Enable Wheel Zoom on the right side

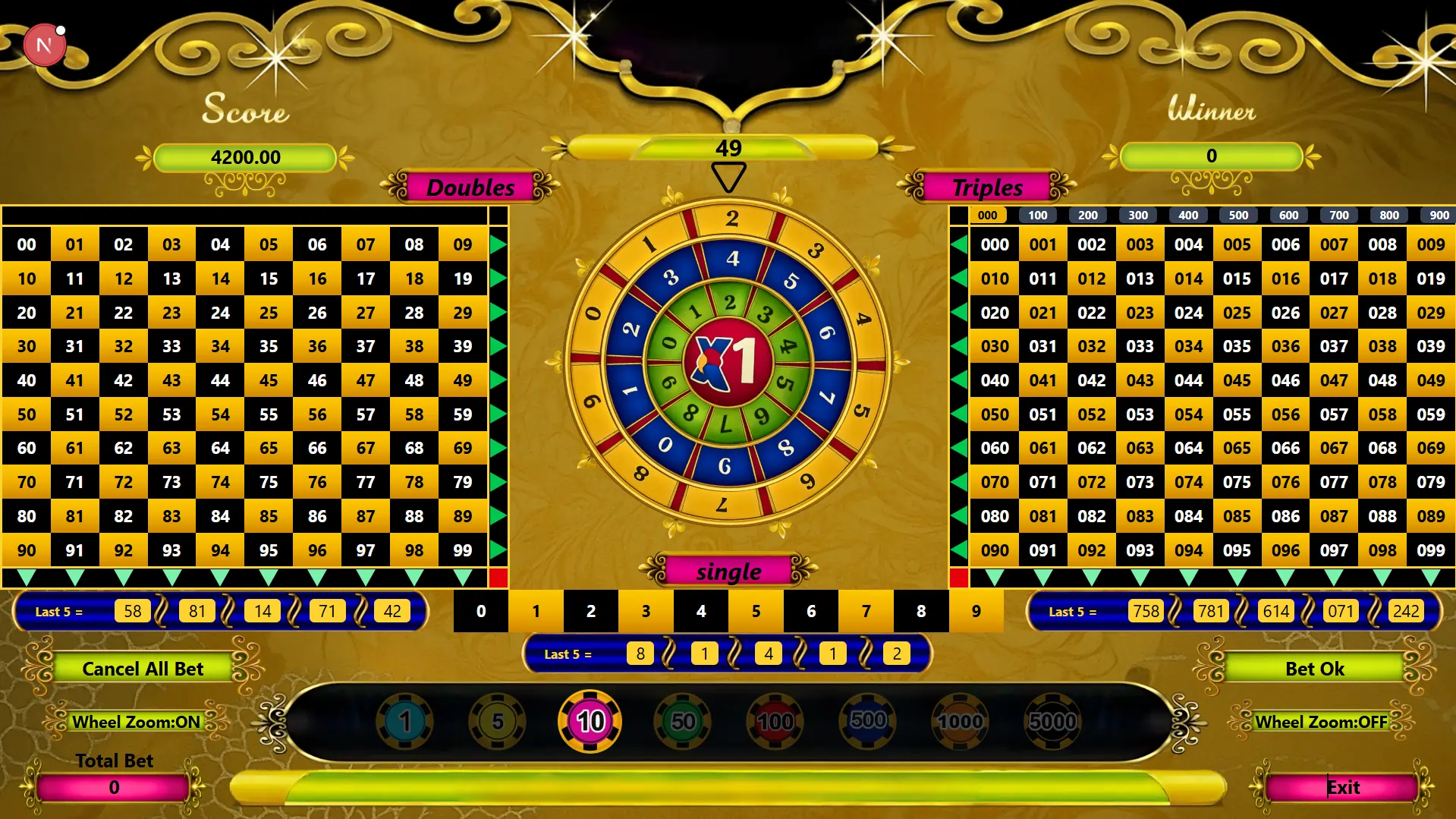[x=1322, y=722]
